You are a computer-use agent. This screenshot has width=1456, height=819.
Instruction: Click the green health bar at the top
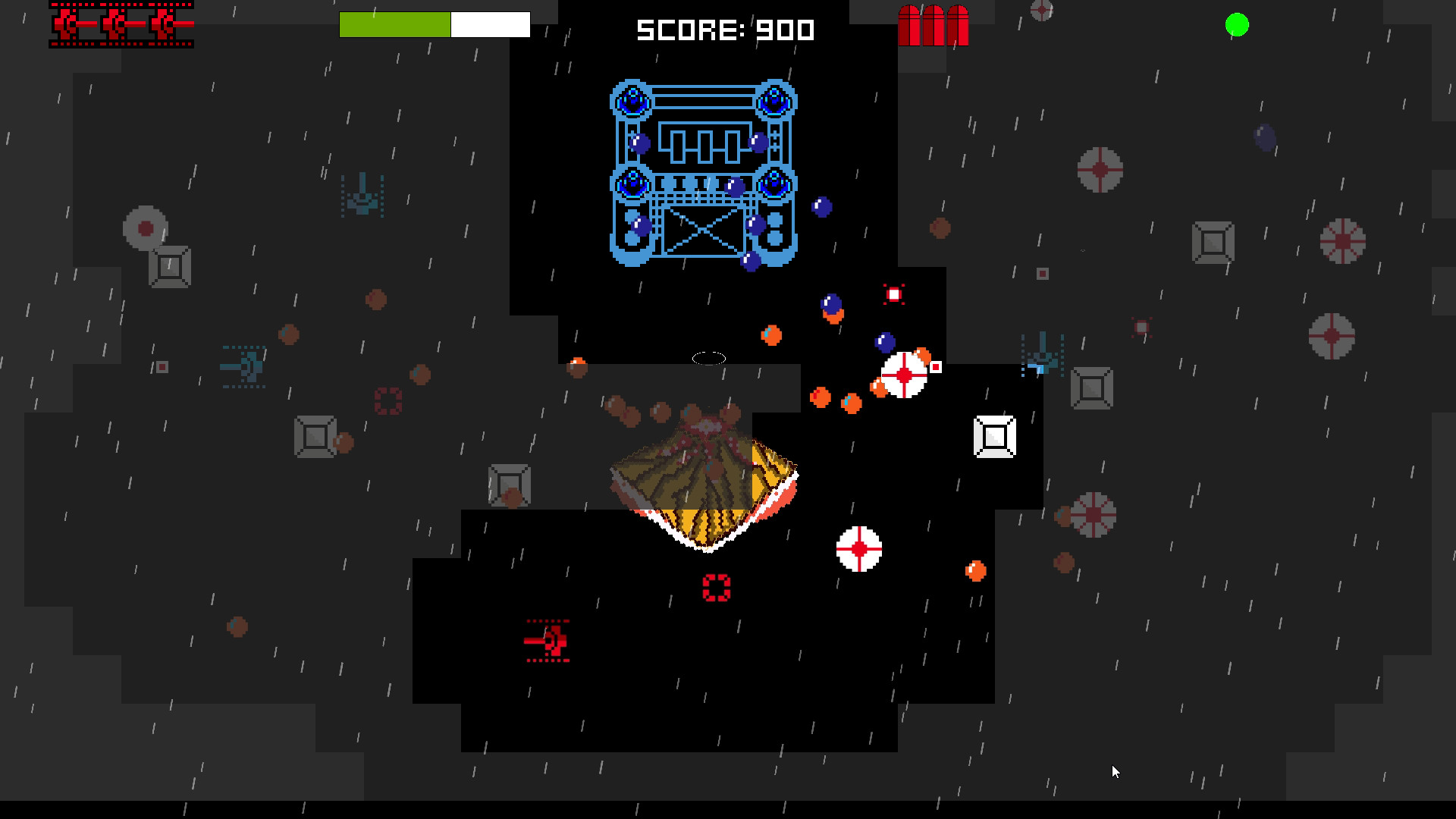click(x=394, y=24)
